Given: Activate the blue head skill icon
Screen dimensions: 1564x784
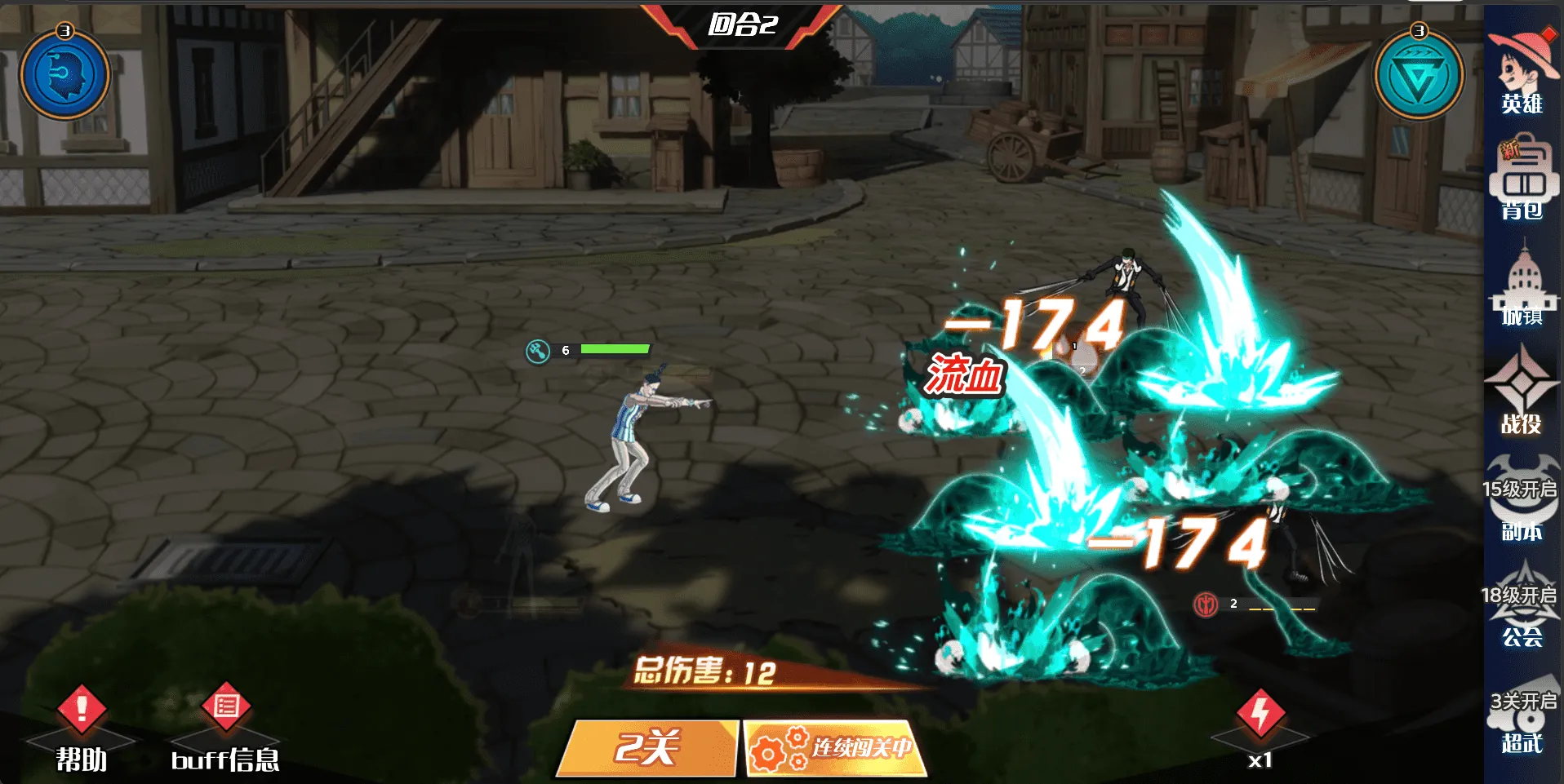Looking at the screenshot, I should [64, 76].
